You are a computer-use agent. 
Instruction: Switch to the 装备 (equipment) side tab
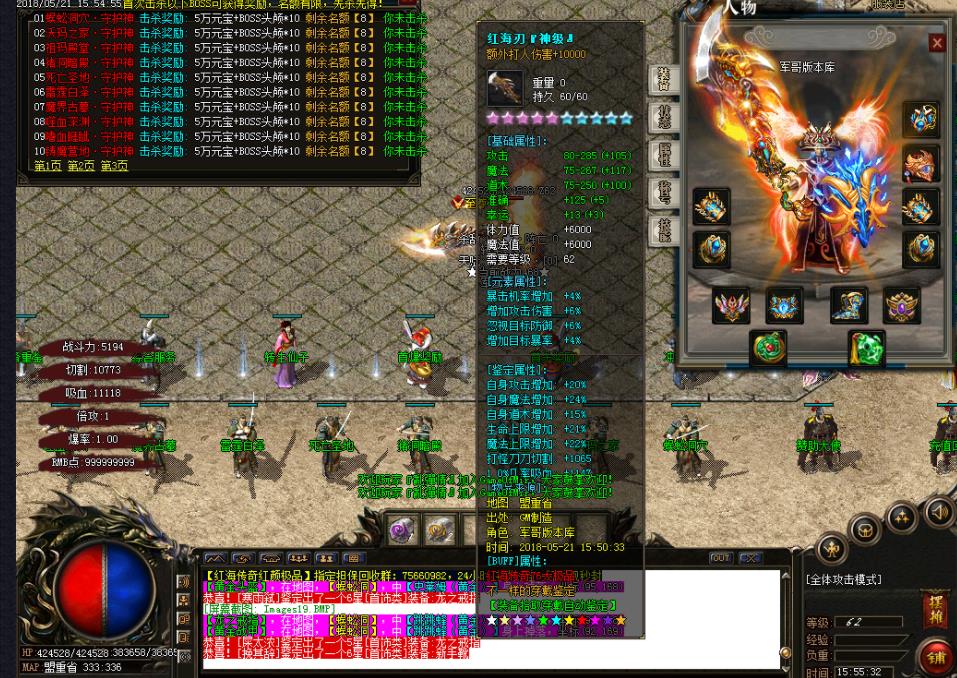click(664, 81)
